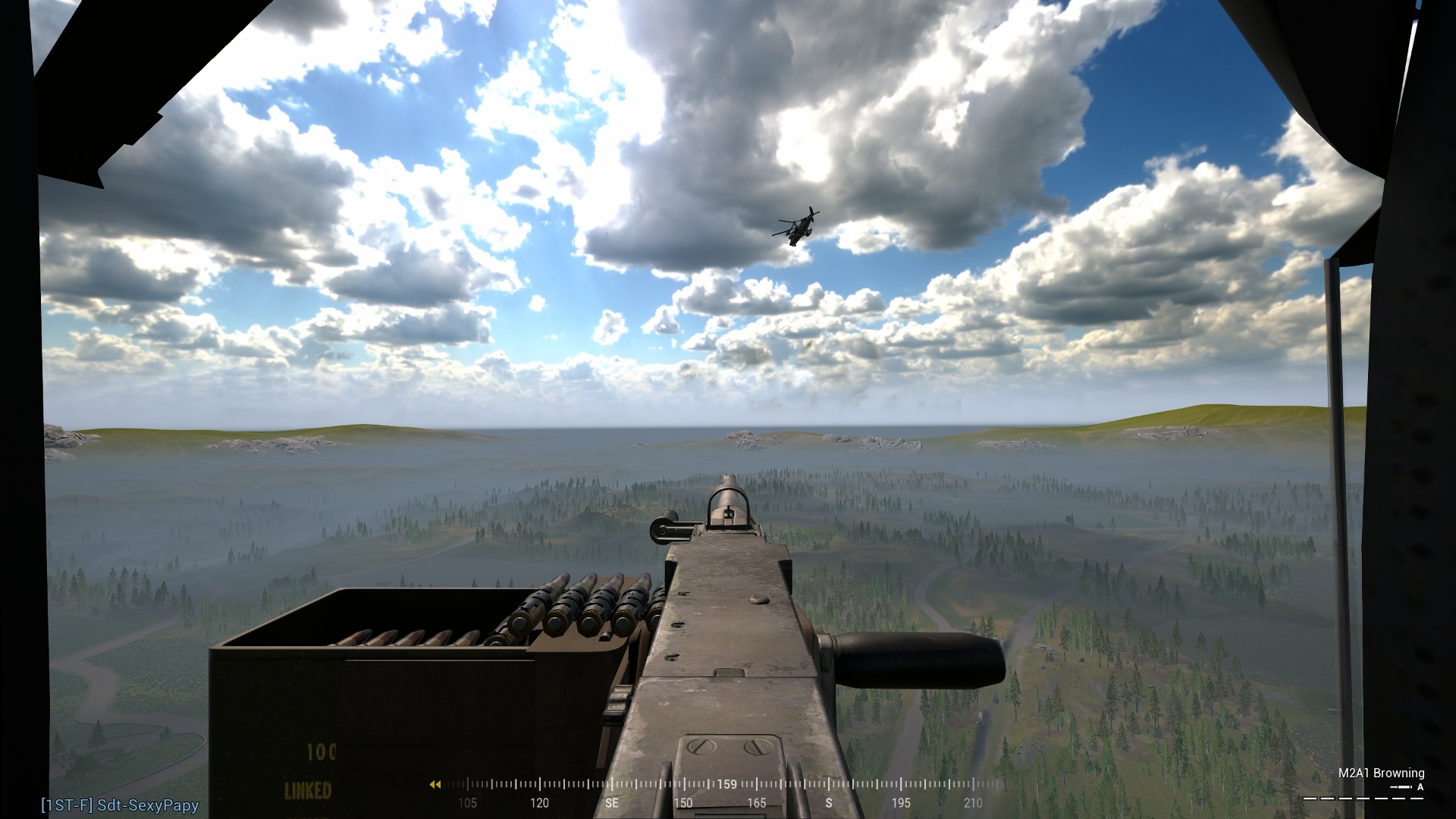Click the 210 heading label
Viewport: 1456px width, 819px height.
coord(973,803)
